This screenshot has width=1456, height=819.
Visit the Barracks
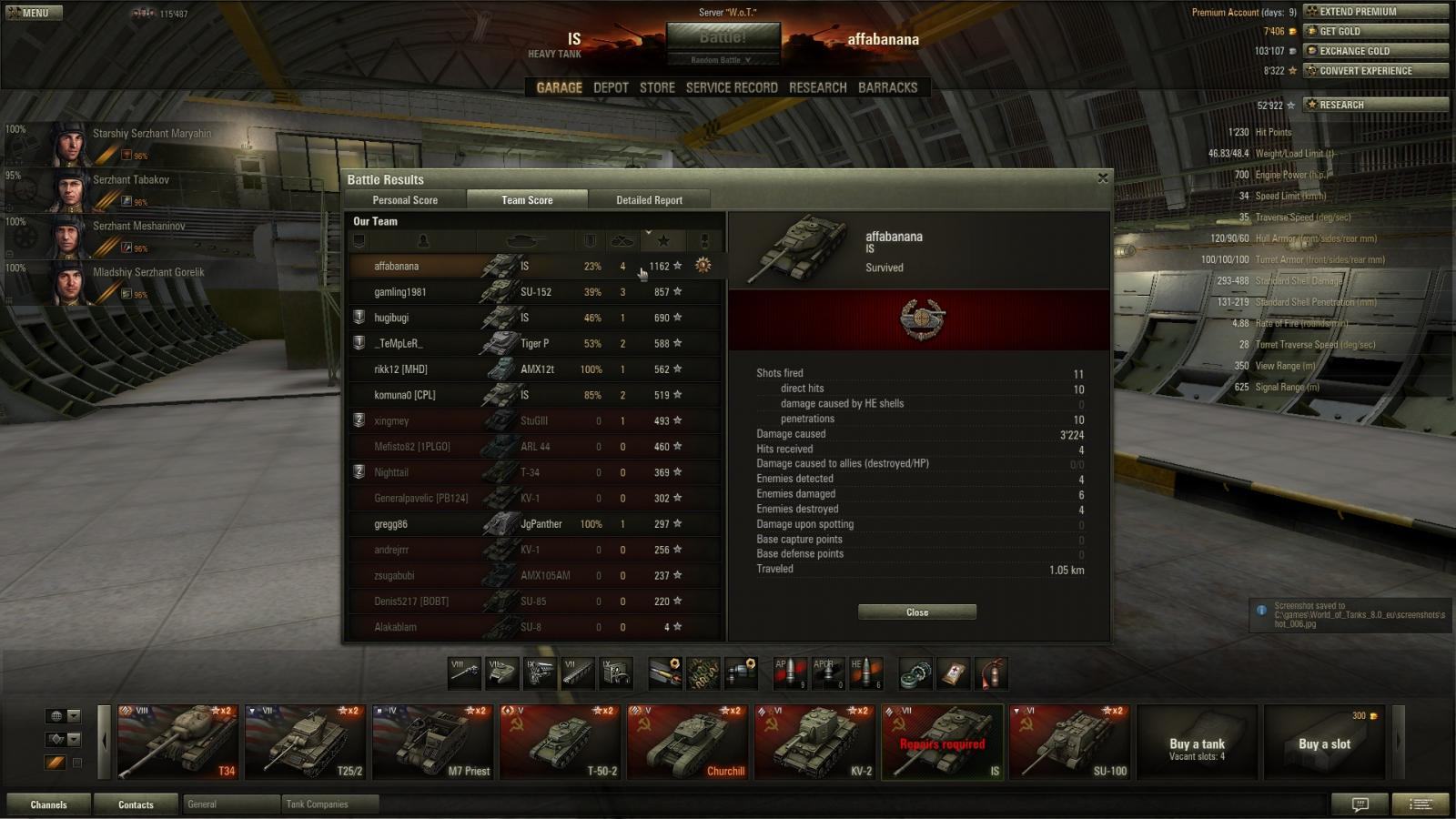tap(887, 87)
